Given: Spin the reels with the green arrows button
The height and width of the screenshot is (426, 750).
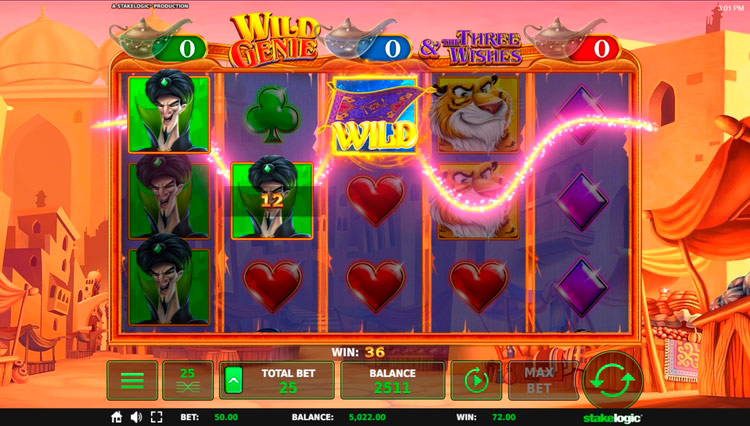Looking at the screenshot, I should [612, 380].
